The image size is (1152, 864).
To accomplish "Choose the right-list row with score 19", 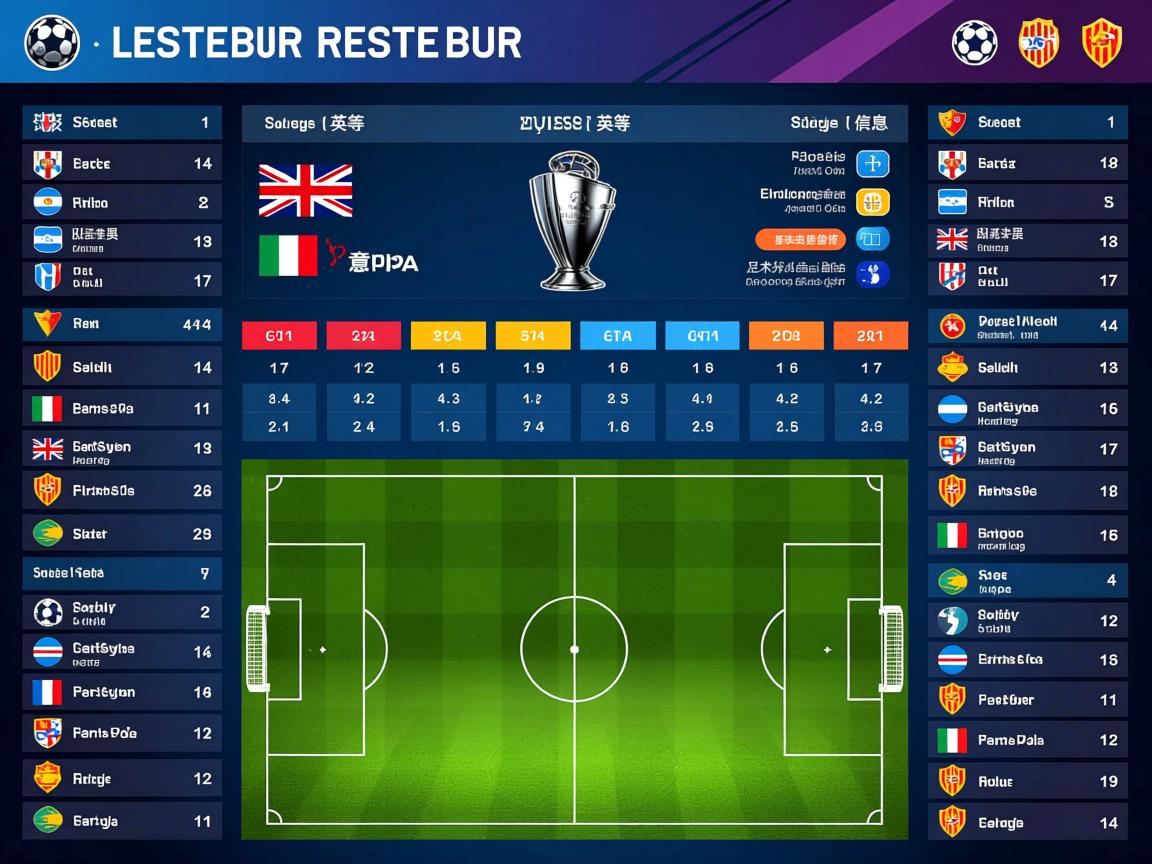I will point(1027,781).
